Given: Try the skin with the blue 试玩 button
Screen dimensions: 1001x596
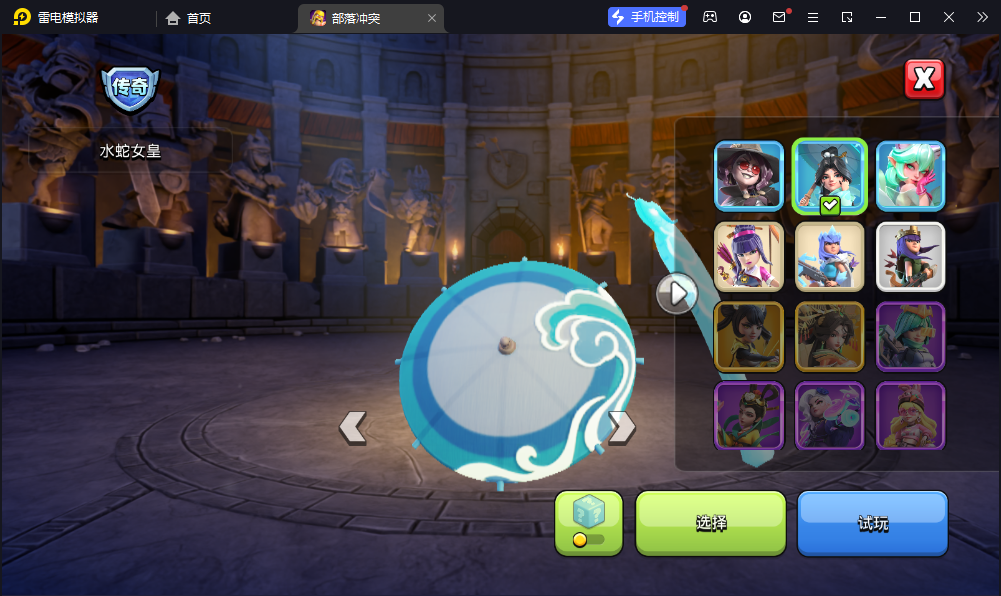Looking at the screenshot, I should 872,523.
